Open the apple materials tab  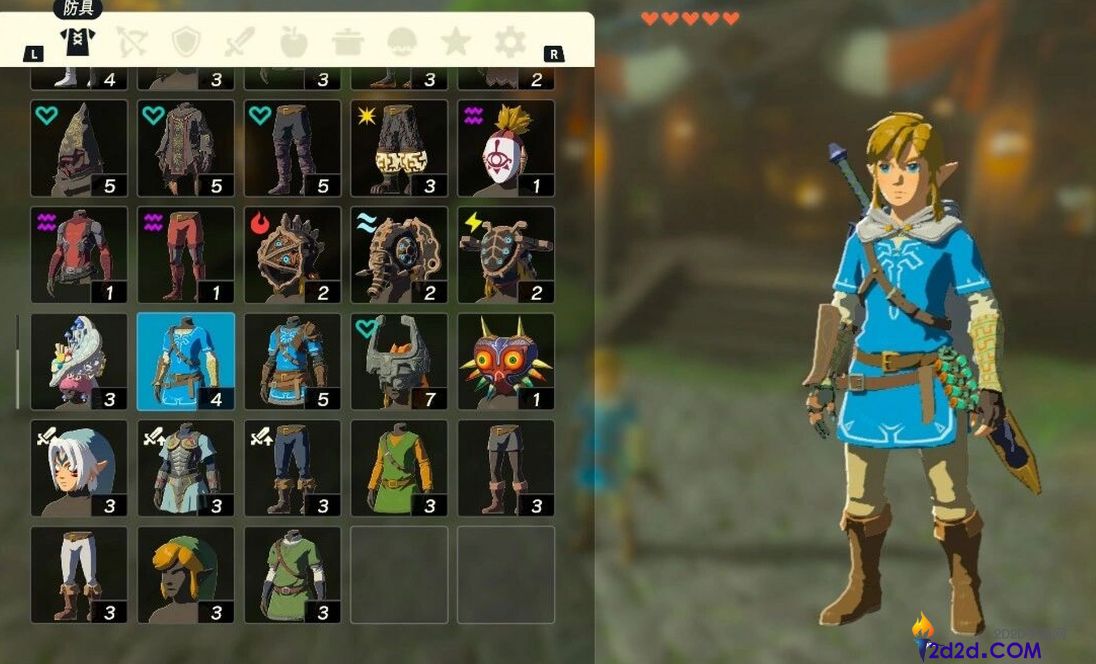pyautogui.click(x=294, y=41)
